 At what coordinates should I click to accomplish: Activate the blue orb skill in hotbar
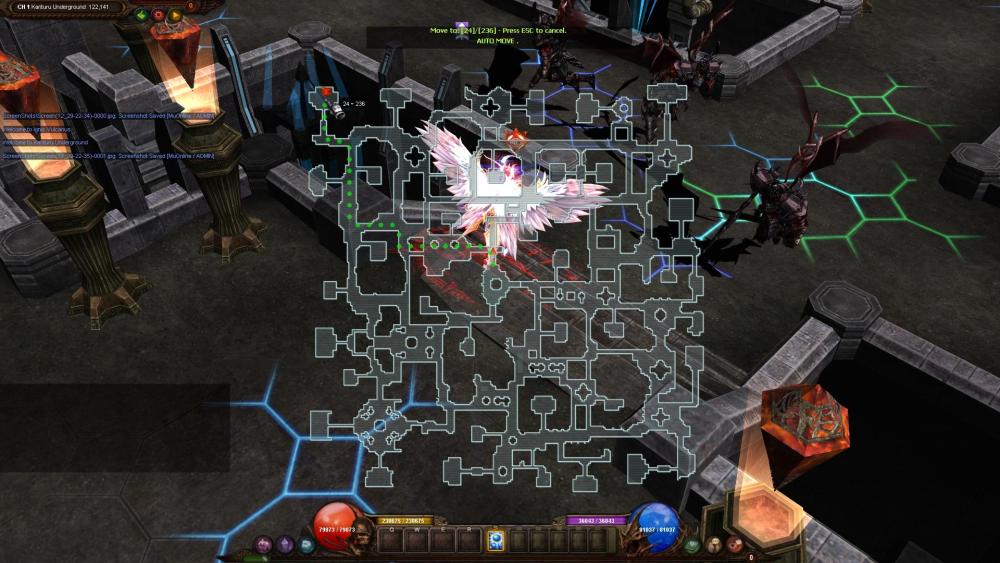point(495,541)
